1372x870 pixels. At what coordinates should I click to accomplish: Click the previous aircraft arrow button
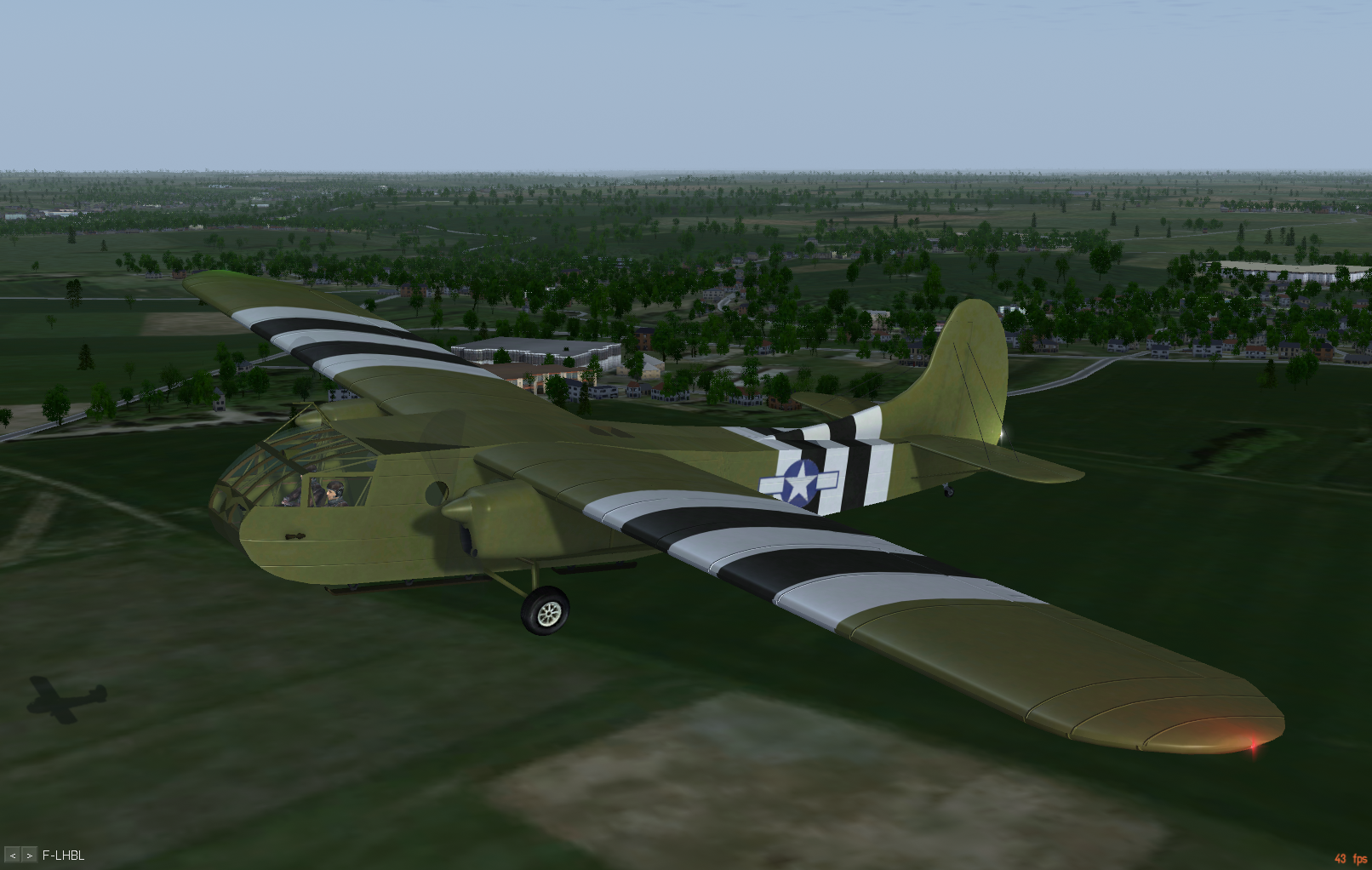pyautogui.click(x=13, y=855)
